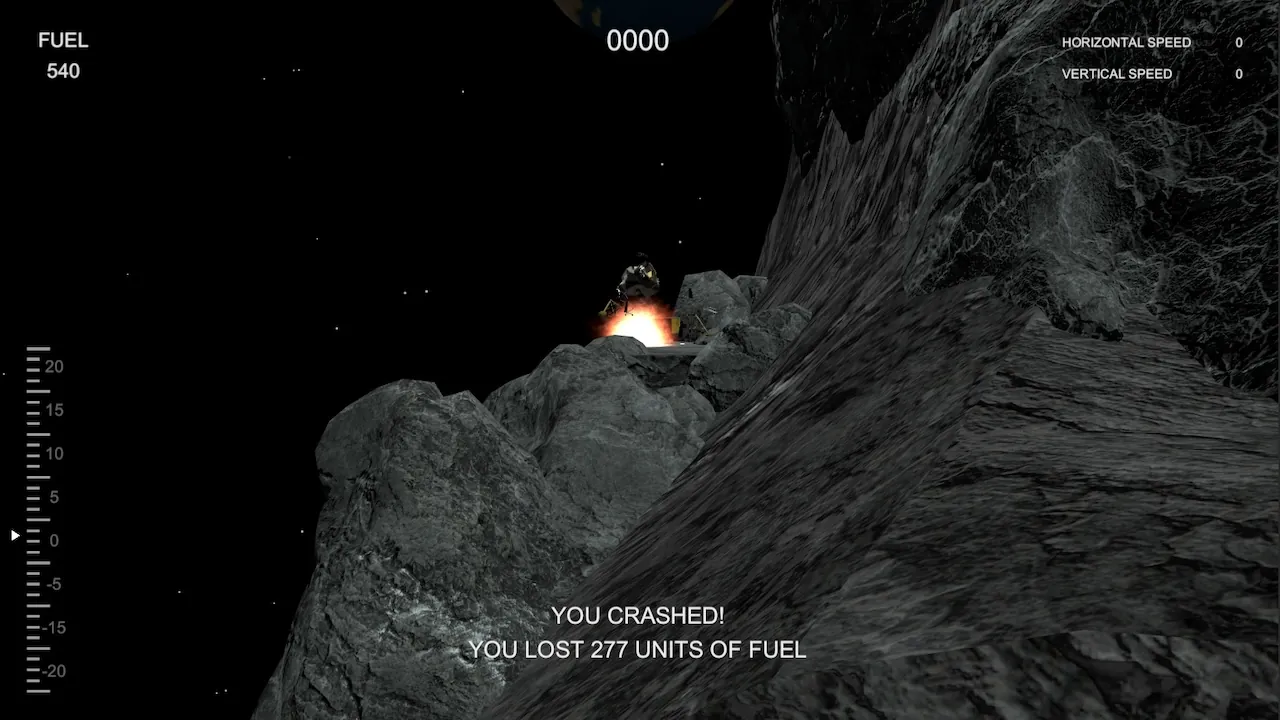1280x720 pixels.
Task: Click the FUEL indicator label
Action: click(x=62, y=41)
